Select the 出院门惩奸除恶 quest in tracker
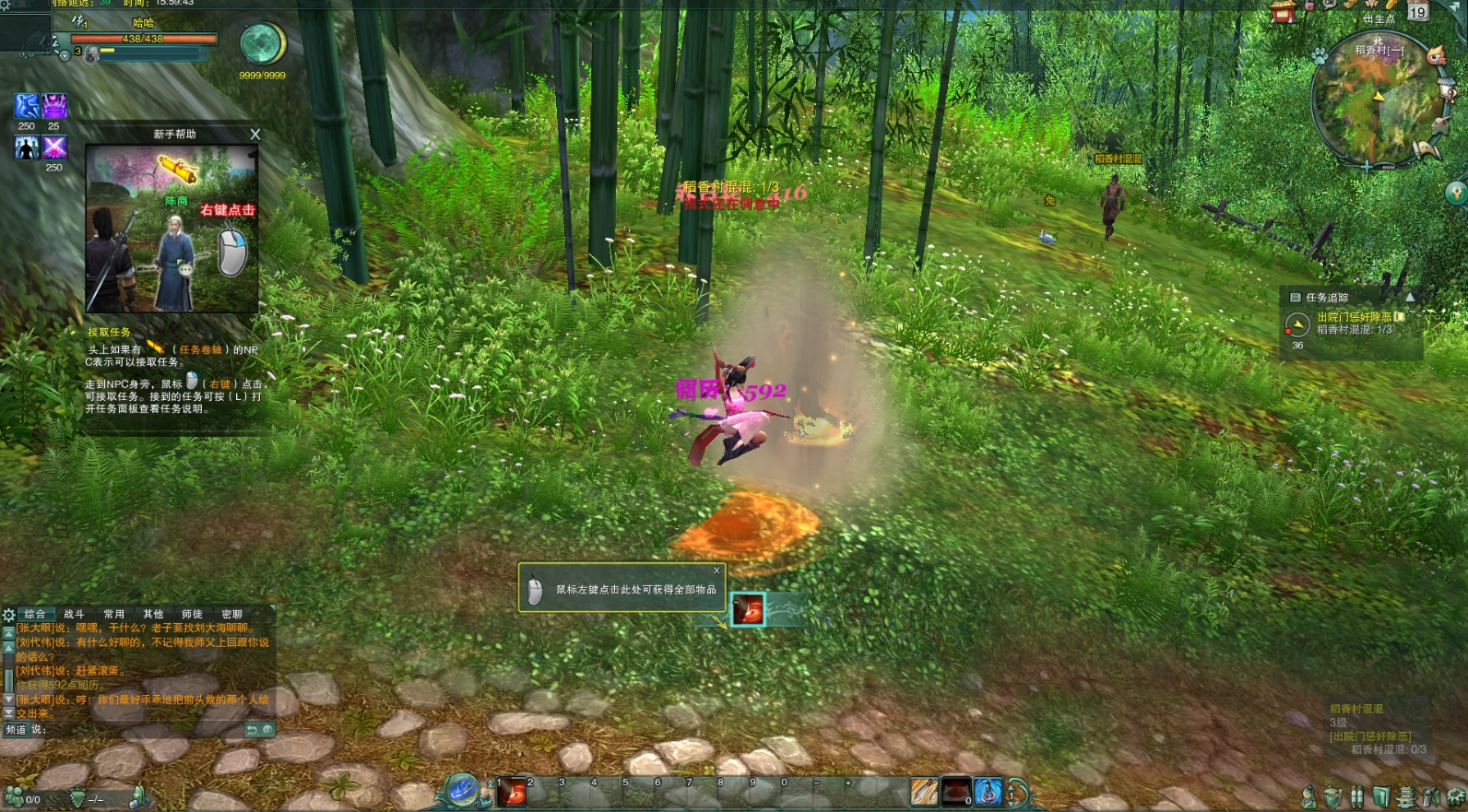Viewport: 1468px width, 812px height. pos(1354,317)
